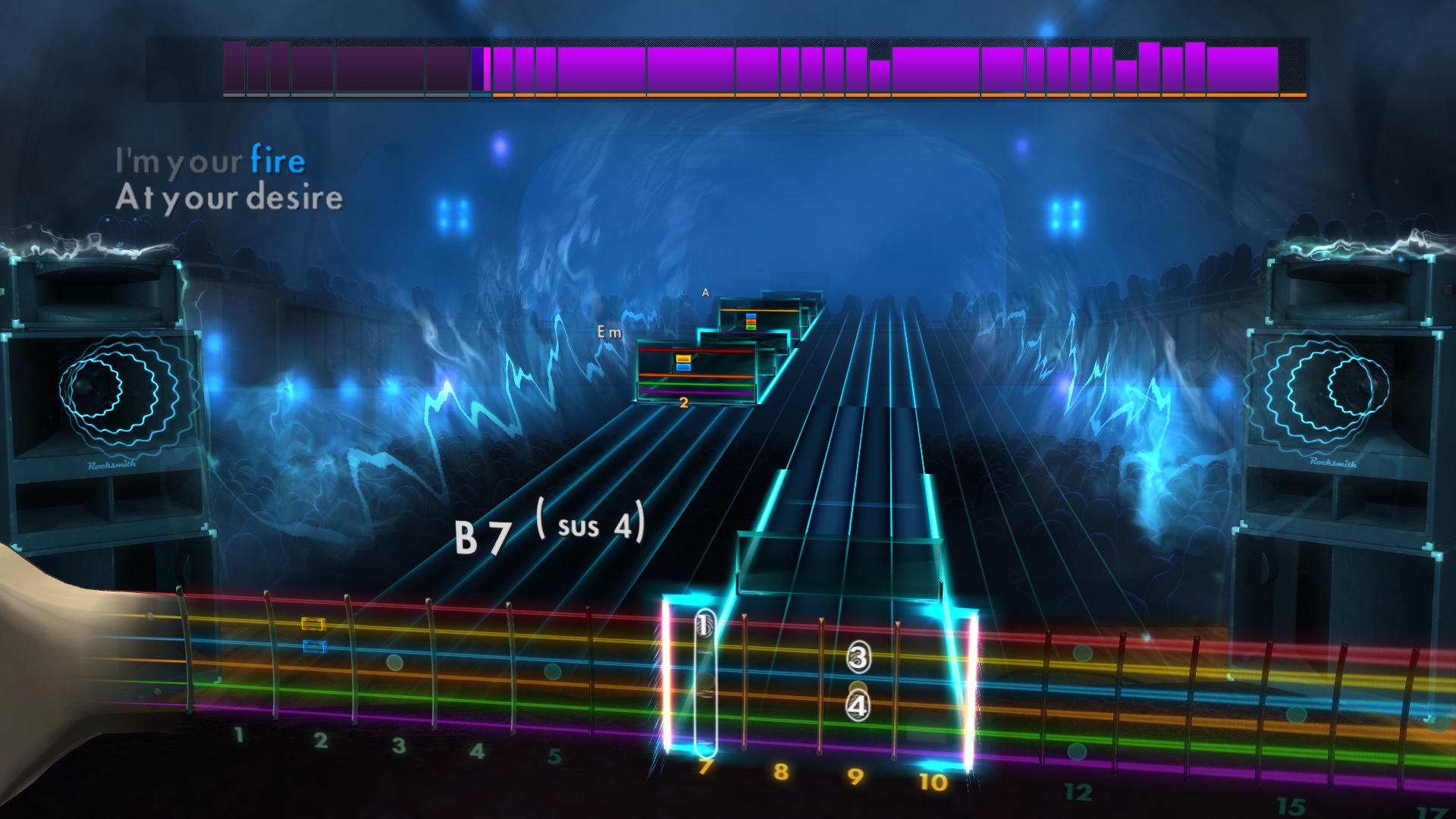Click the Rocksmith logo on the left speaker
The width and height of the screenshot is (1456, 819).
tap(114, 463)
